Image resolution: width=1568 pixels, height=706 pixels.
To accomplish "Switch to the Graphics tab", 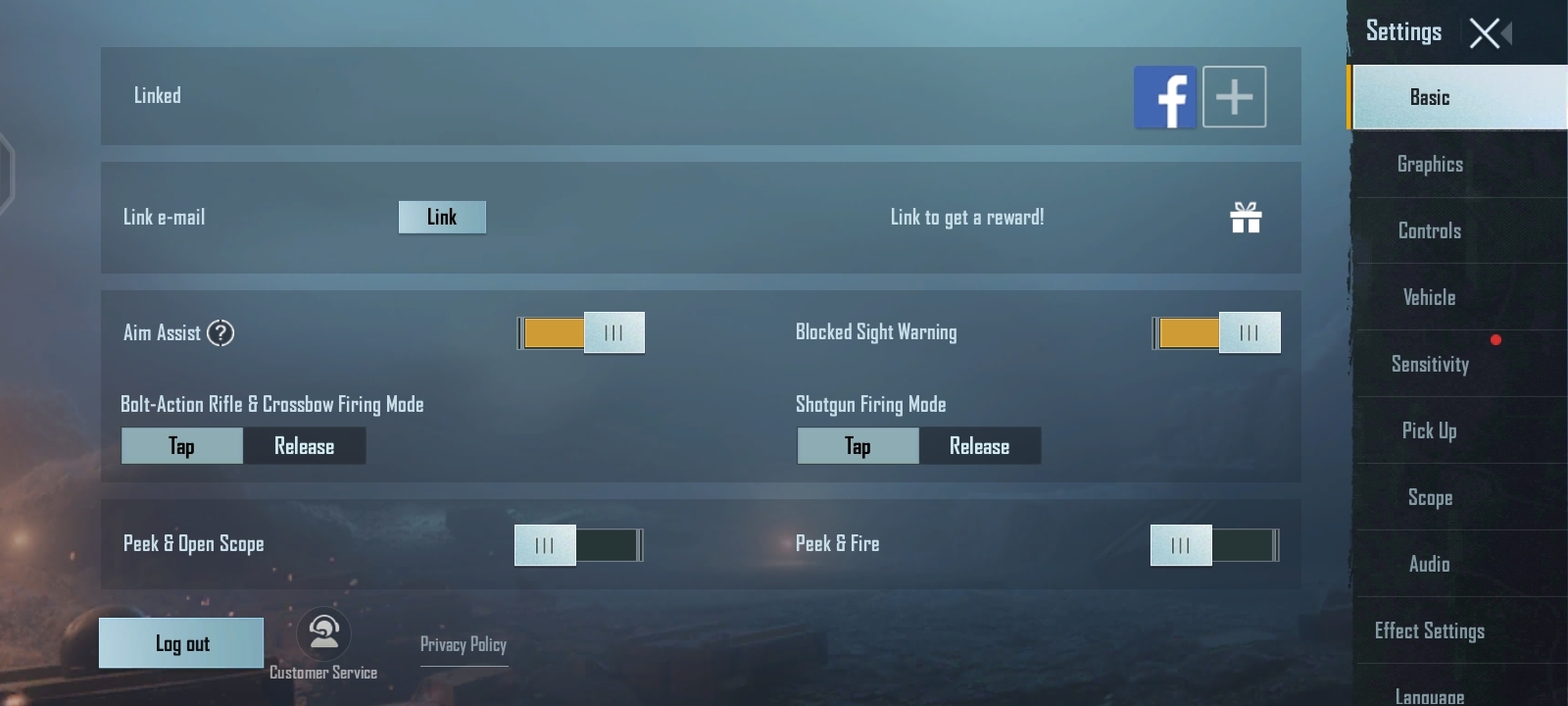I will [1429, 164].
